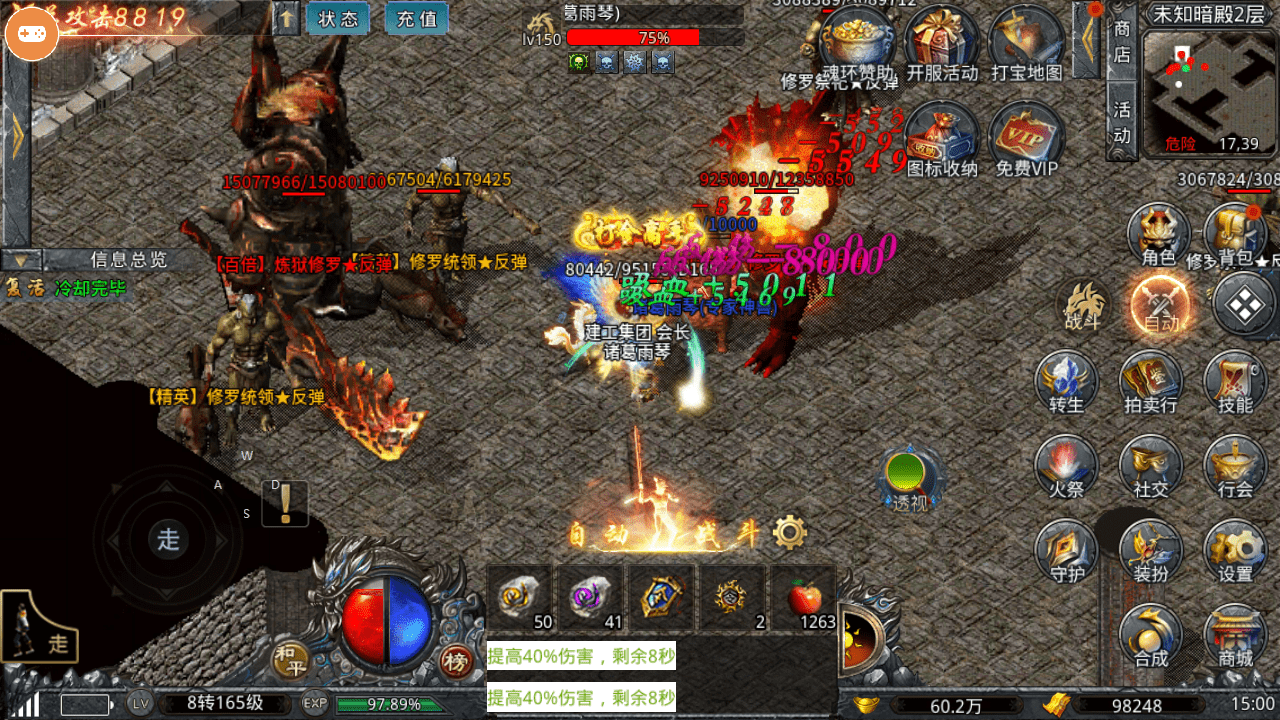This screenshot has width=1280, height=720.
Task: Open the 商城 mall shop
Action: click(1235, 637)
